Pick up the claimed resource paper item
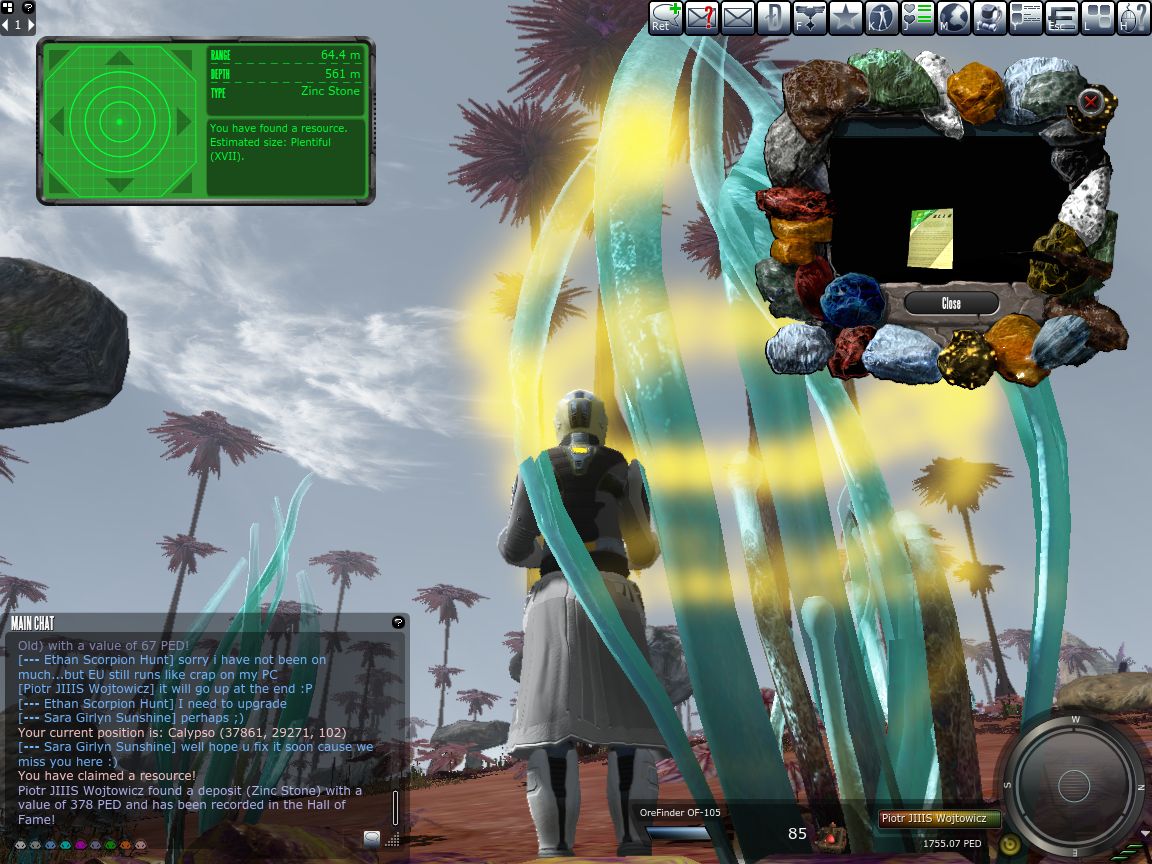 point(929,238)
